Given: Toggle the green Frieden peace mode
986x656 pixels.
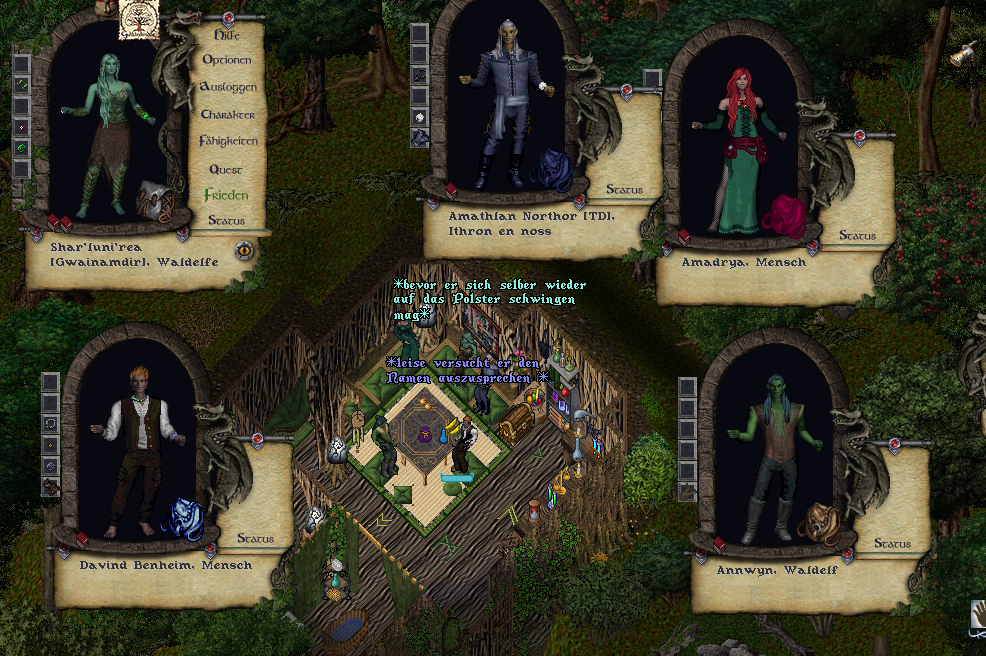Looking at the screenshot, I should tap(225, 195).
